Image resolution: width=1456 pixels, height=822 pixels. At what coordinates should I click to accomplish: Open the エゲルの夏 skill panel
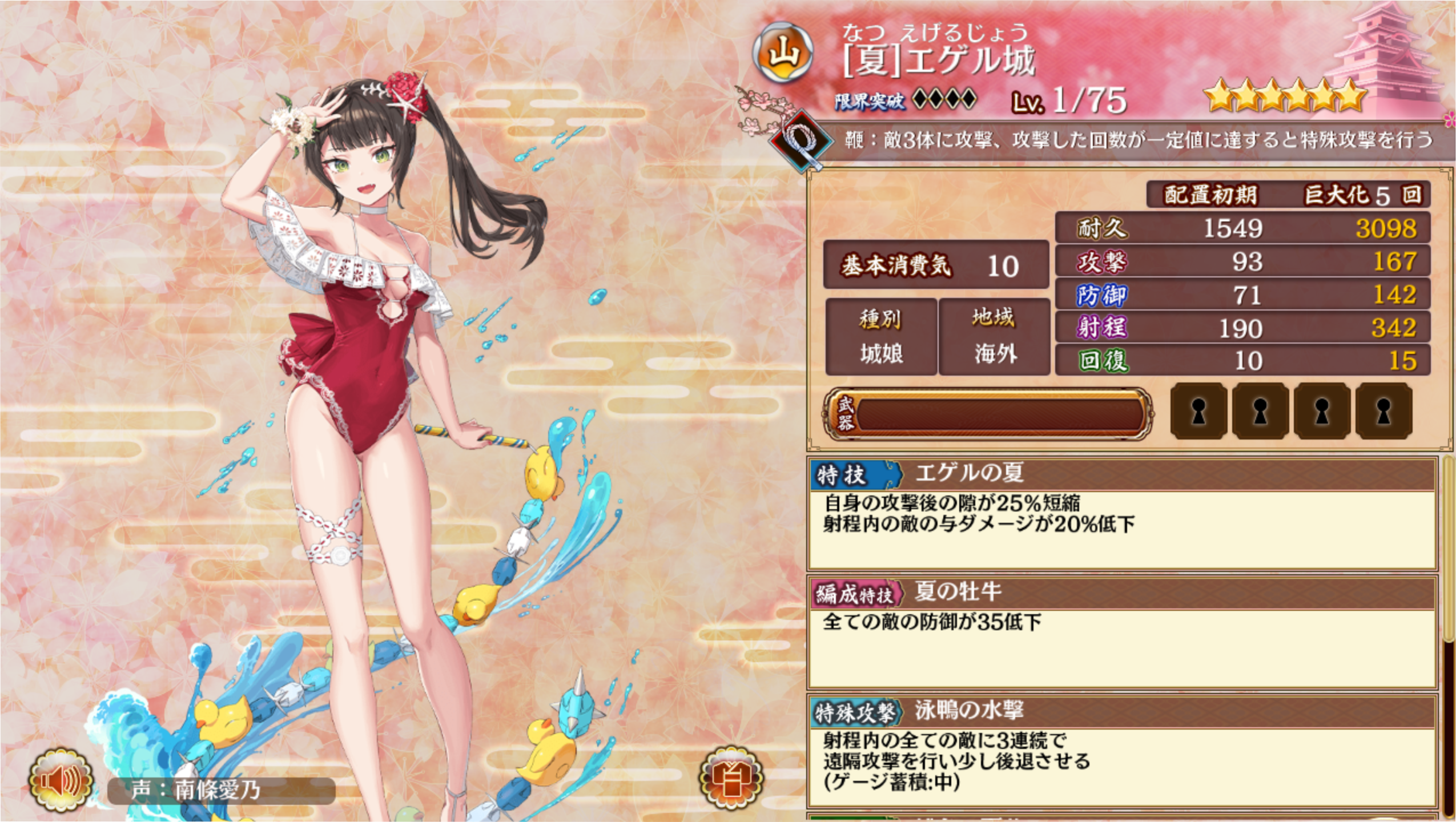(1121, 514)
